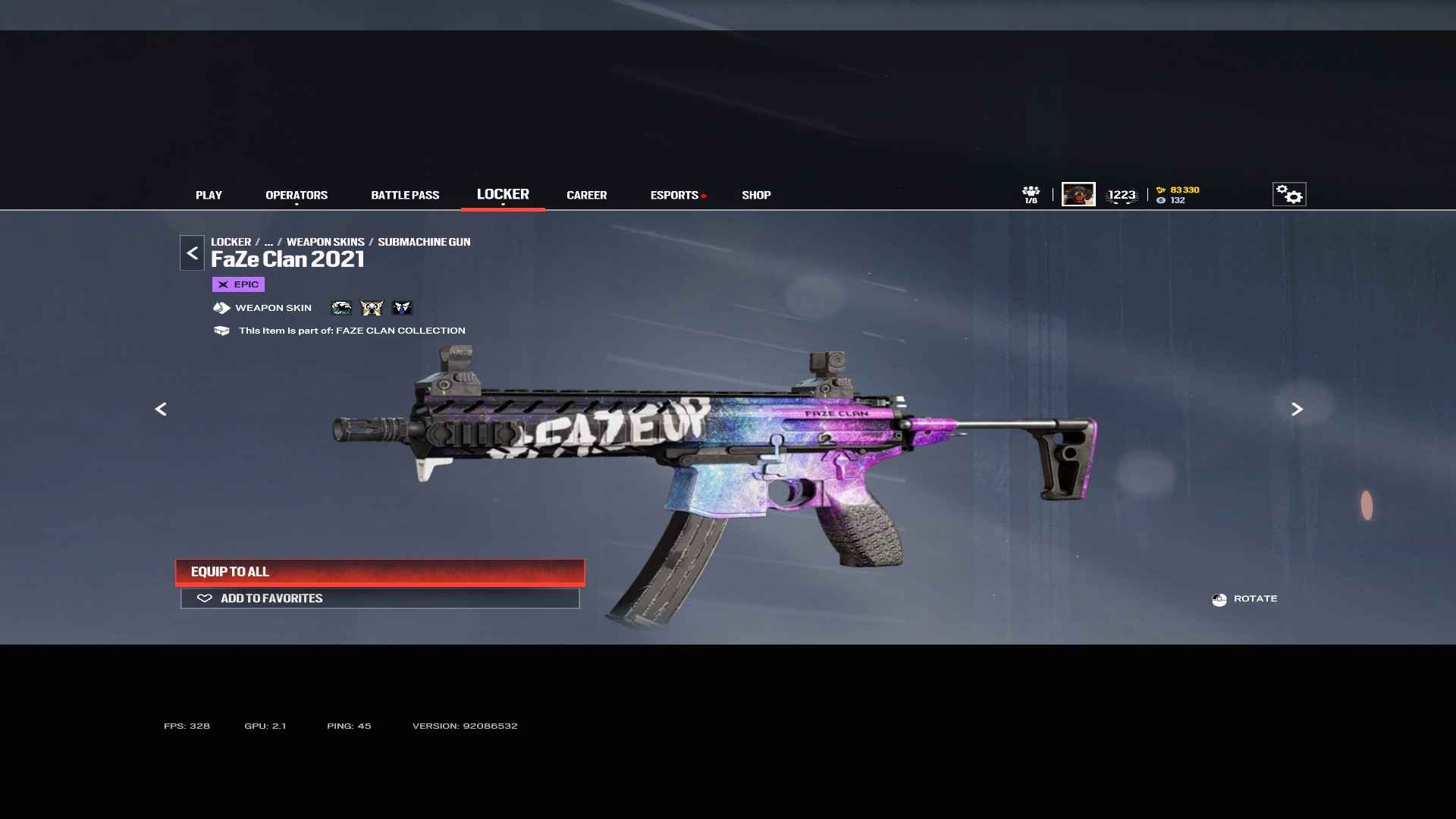Navigate to Weapon Skins breadcrumb
The width and height of the screenshot is (1456, 819).
pyautogui.click(x=325, y=242)
